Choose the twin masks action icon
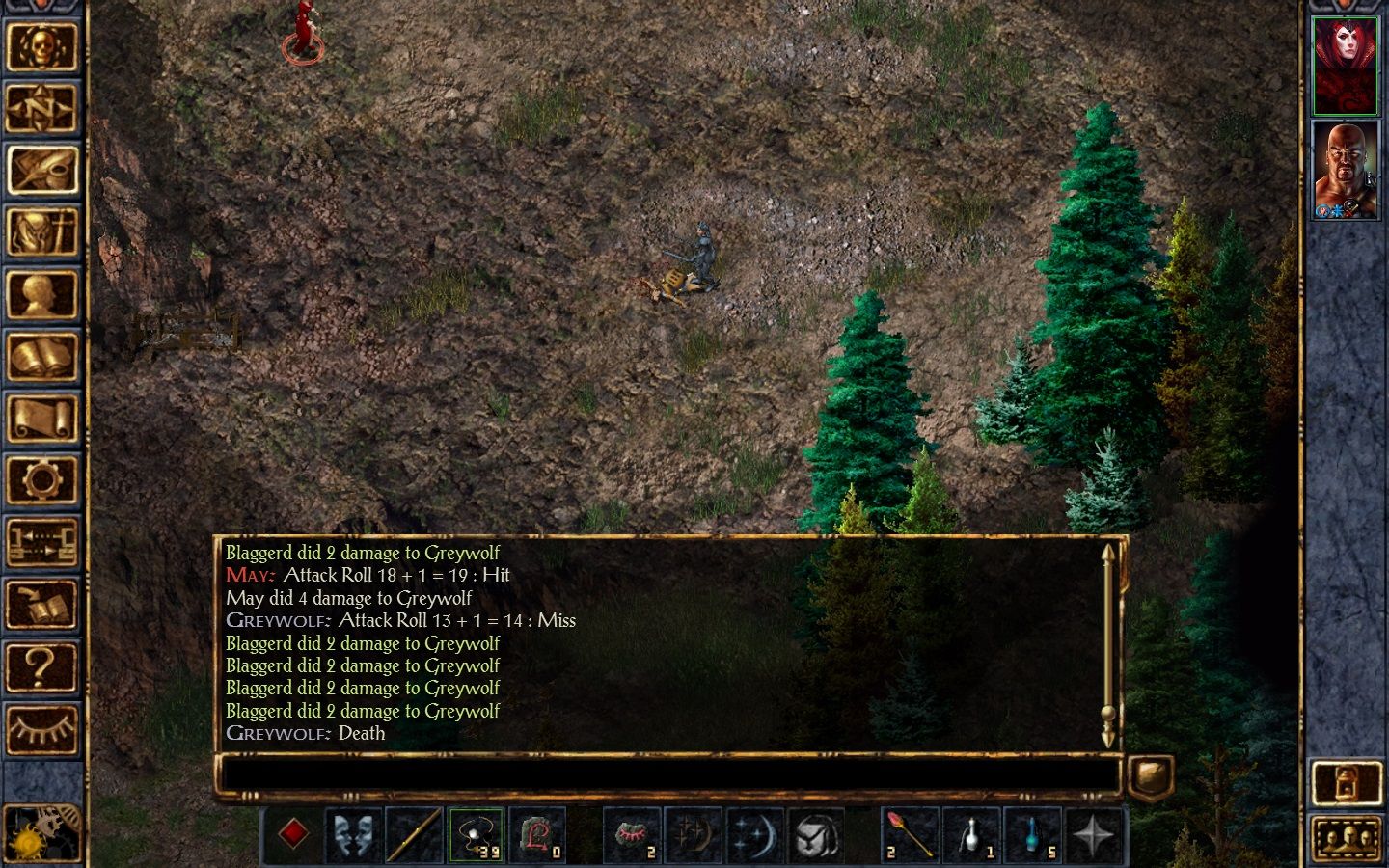This screenshot has height=868, width=1389. click(x=353, y=834)
